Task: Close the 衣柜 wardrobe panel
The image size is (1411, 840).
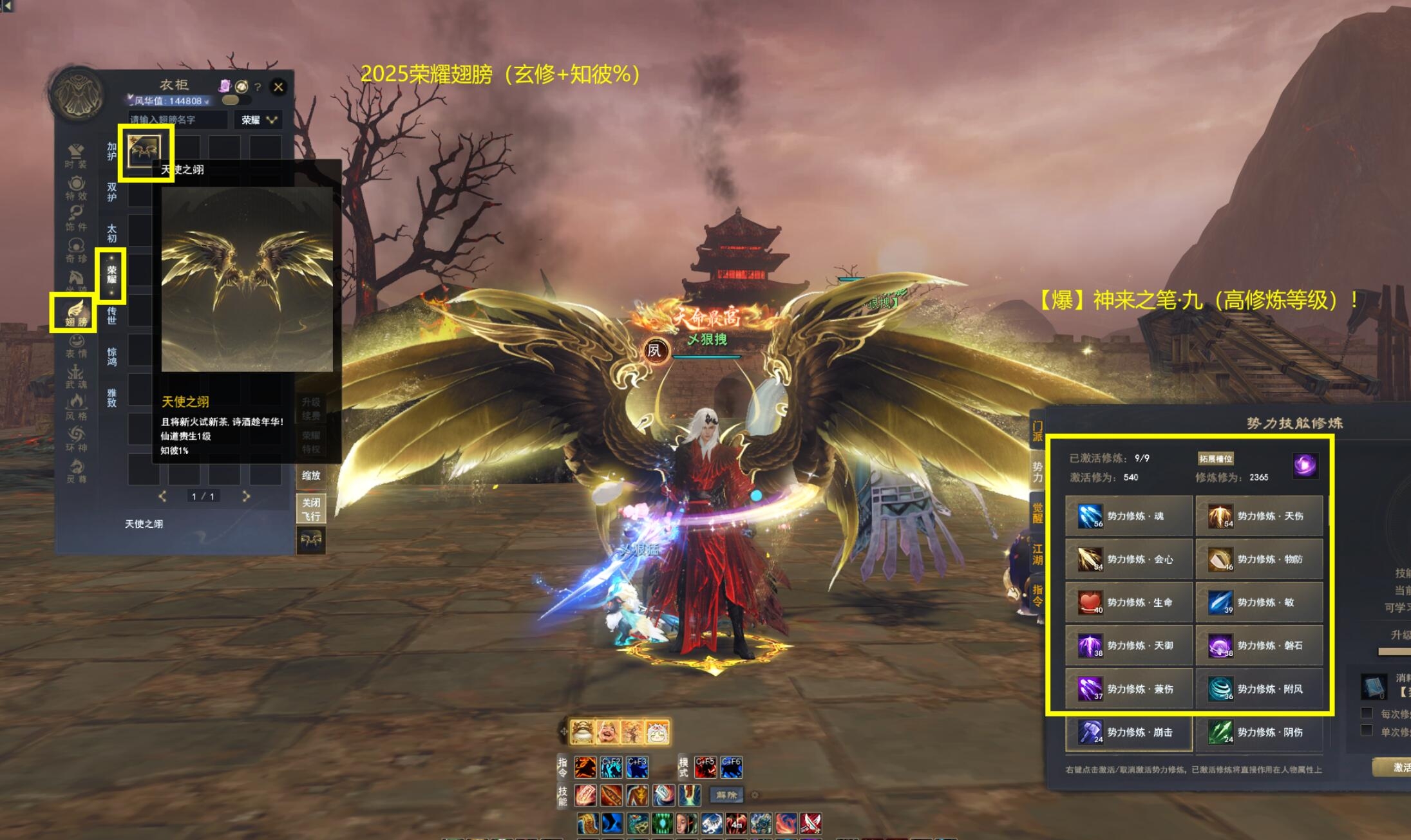Action: point(278,87)
